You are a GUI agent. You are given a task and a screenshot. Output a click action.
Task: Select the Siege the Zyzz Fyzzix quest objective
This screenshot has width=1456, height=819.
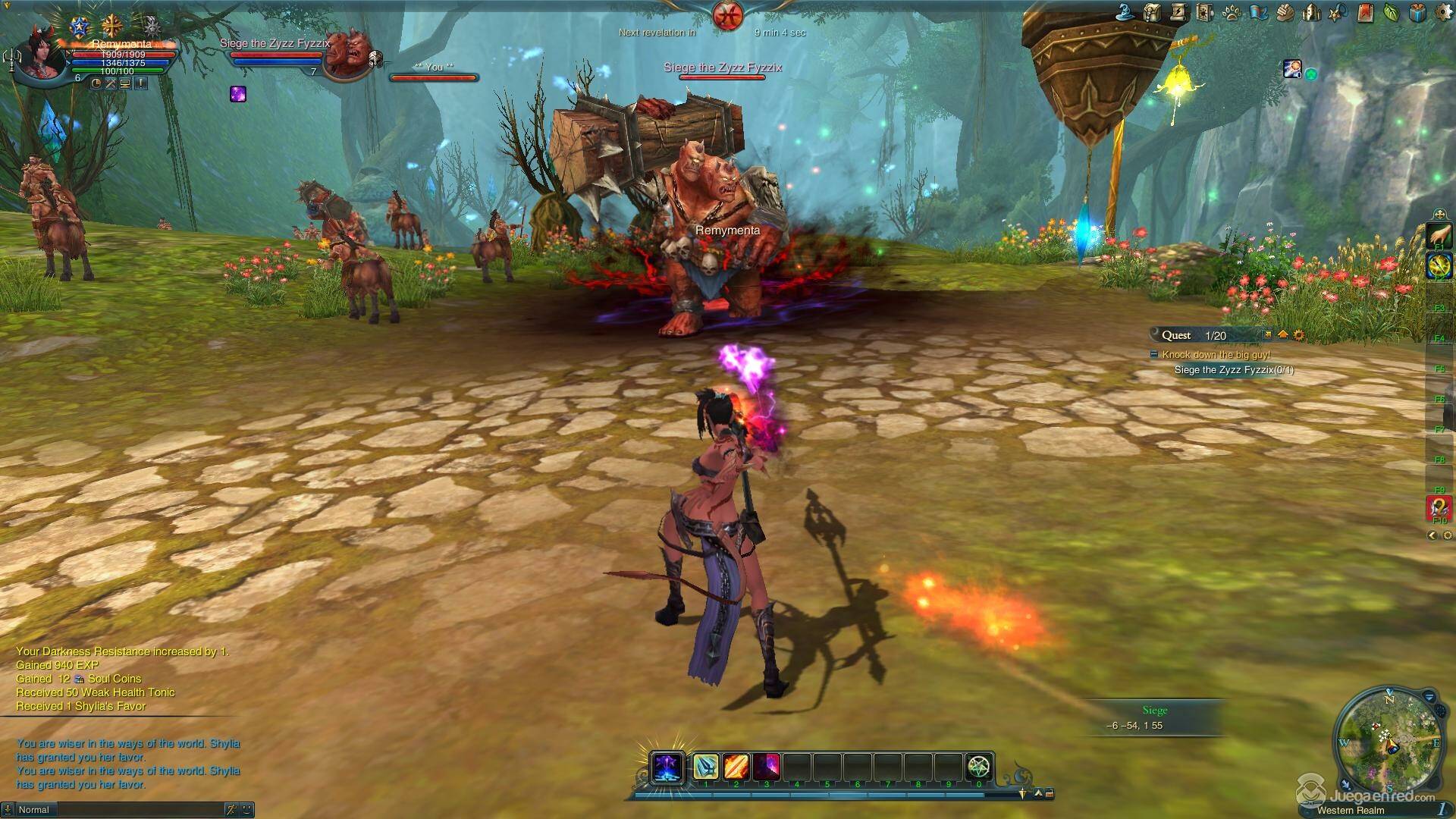[1234, 370]
